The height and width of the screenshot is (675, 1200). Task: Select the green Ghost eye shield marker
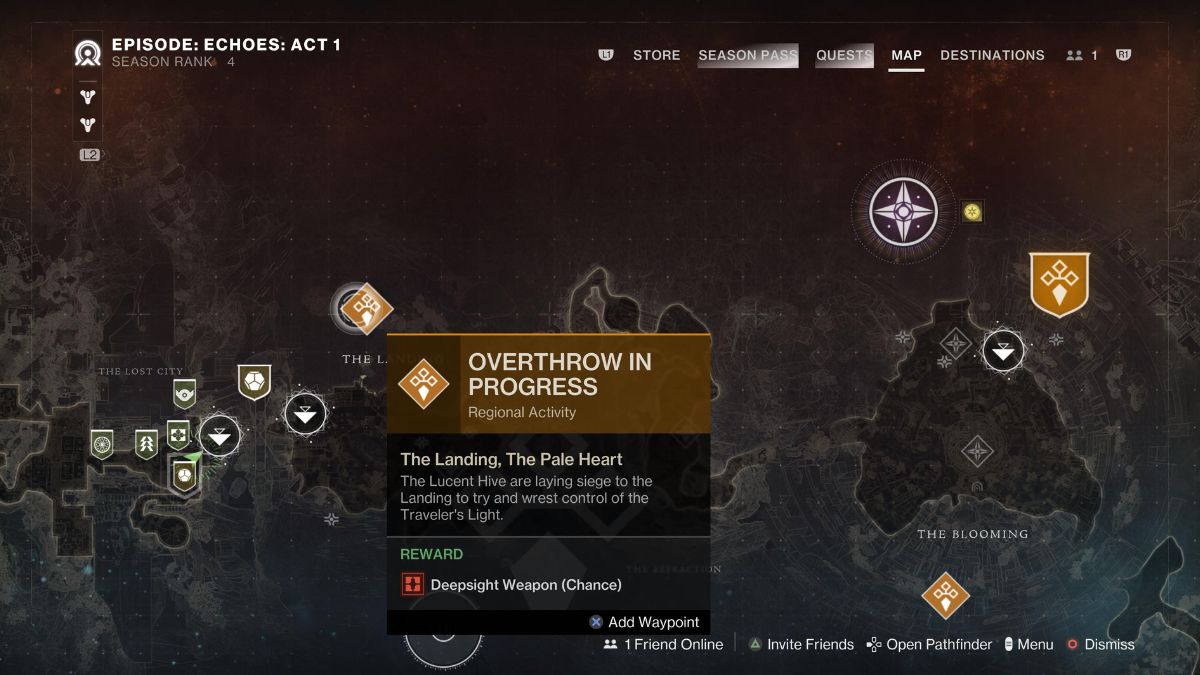(x=184, y=394)
